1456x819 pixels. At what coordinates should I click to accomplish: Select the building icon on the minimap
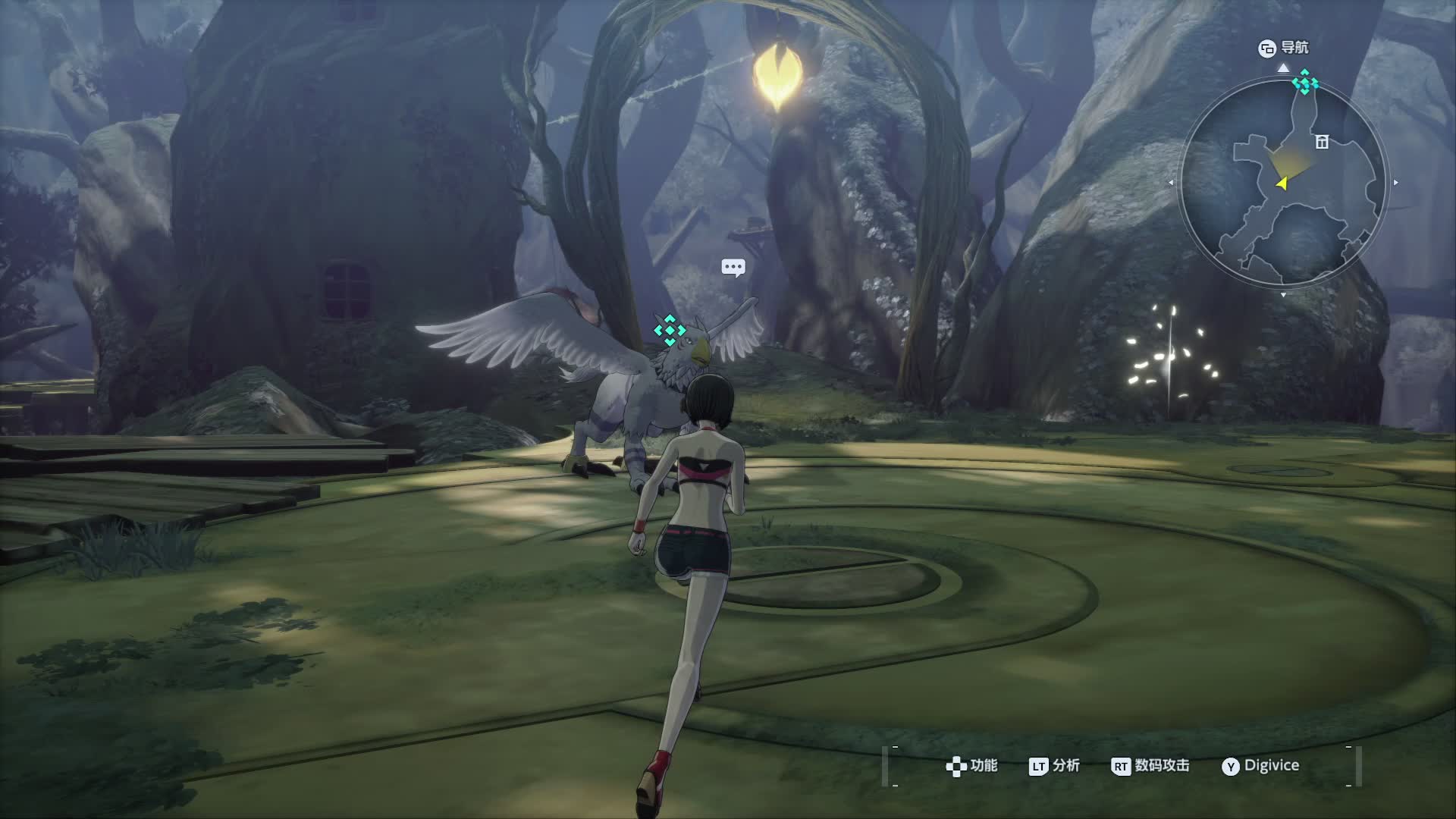[x=1322, y=142]
